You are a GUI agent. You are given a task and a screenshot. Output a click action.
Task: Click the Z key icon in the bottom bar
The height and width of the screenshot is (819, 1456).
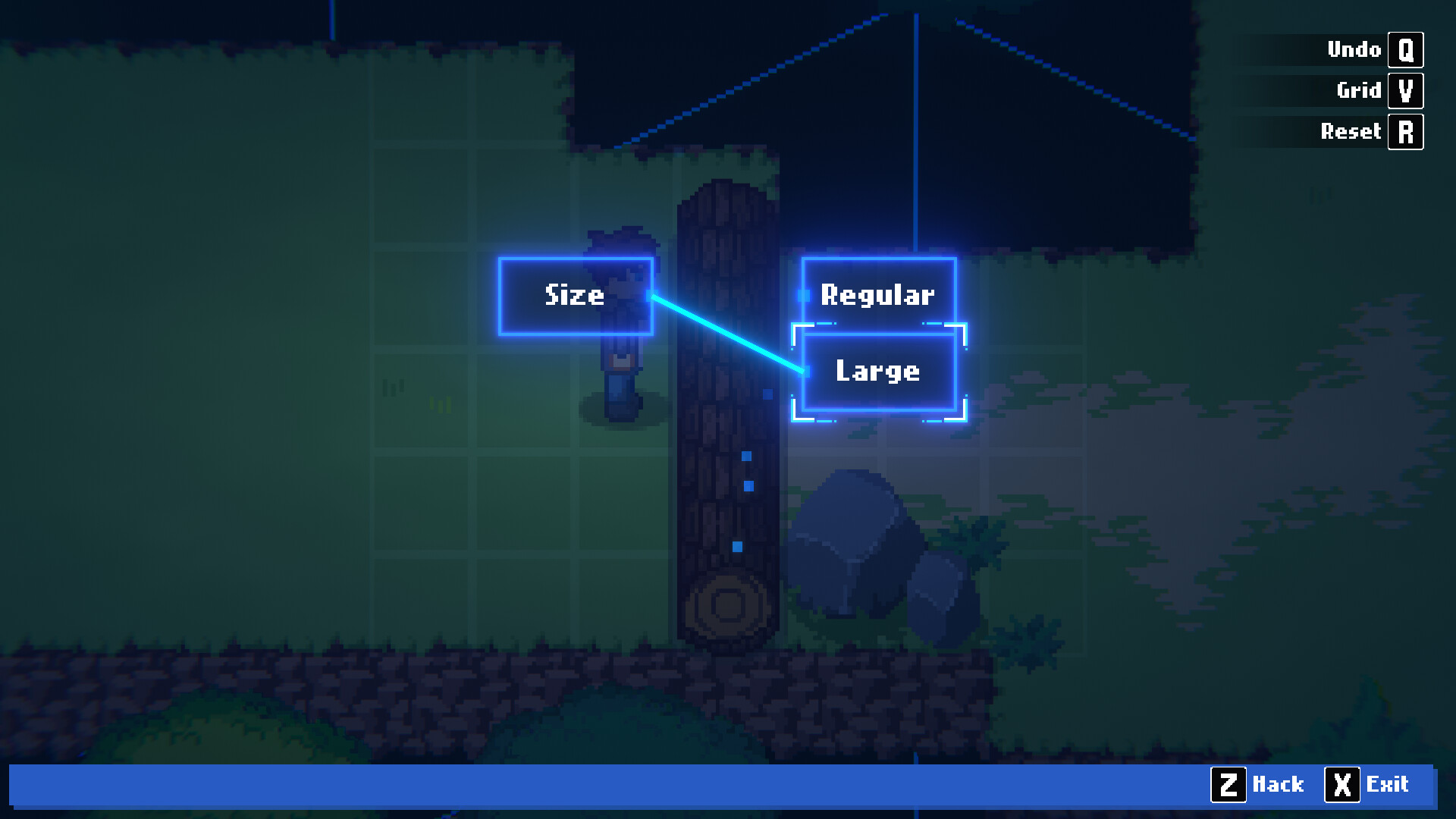click(x=1230, y=785)
